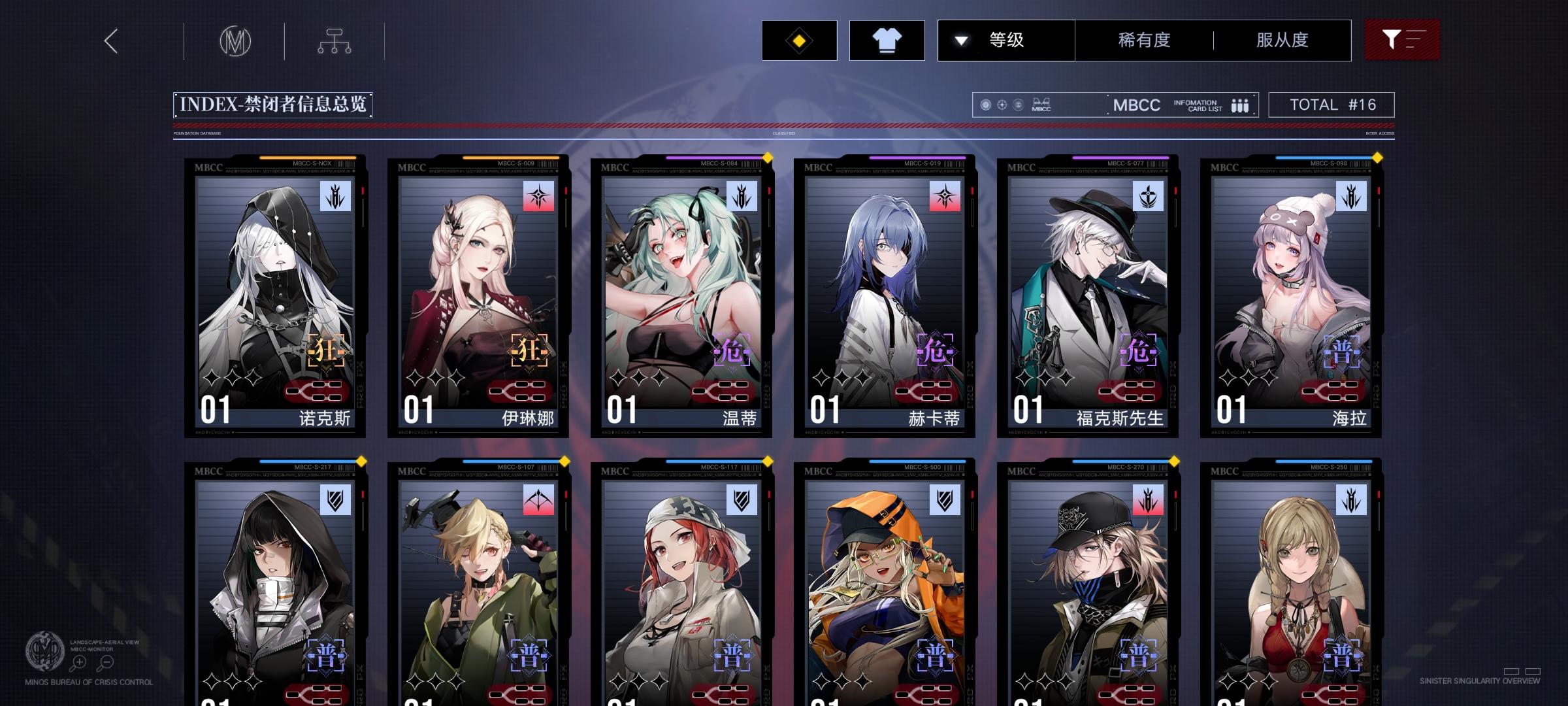The width and height of the screenshot is (1568, 706).
Task: Toggle the outfit shirt display mode
Action: pyautogui.click(x=886, y=40)
